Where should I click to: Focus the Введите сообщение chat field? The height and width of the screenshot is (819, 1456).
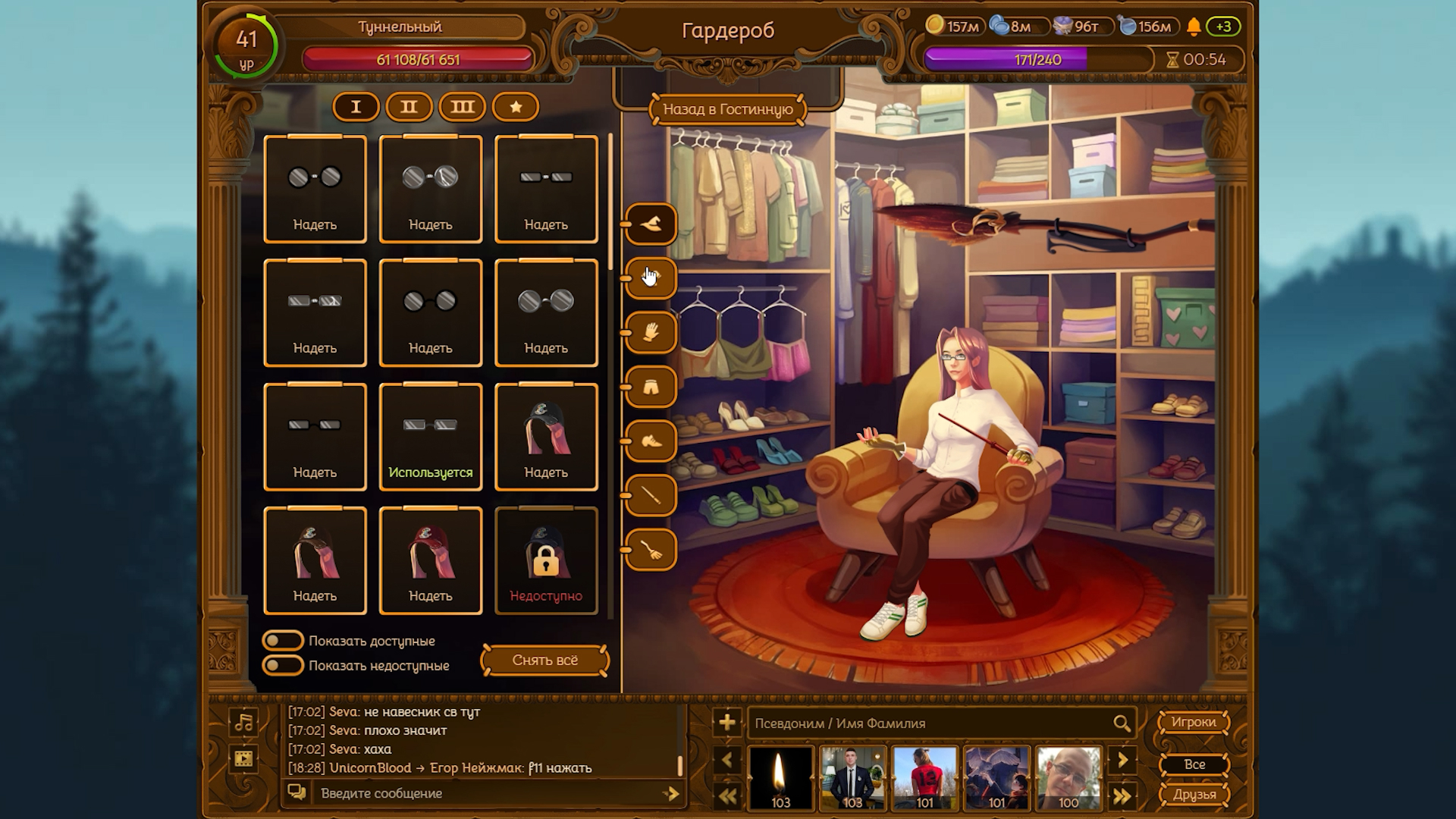[x=485, y=793]
